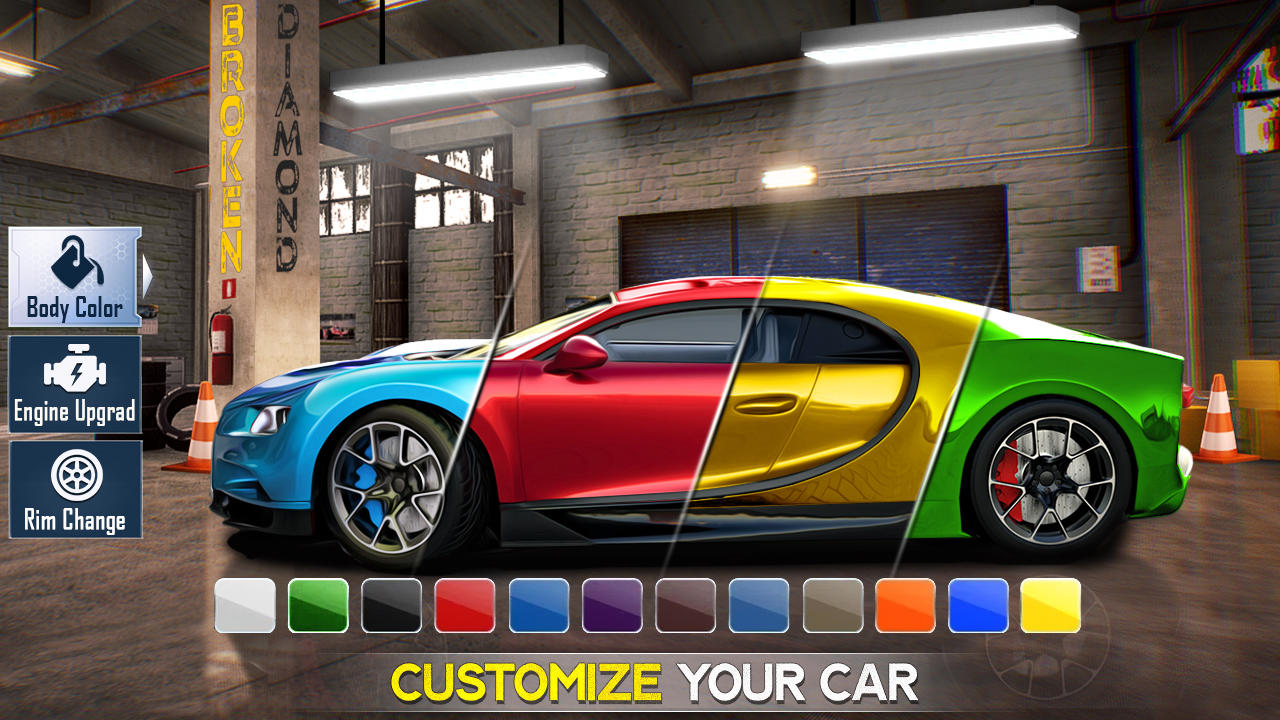Click the car body to select it
1280x720 pixels.
pos(700,420)
